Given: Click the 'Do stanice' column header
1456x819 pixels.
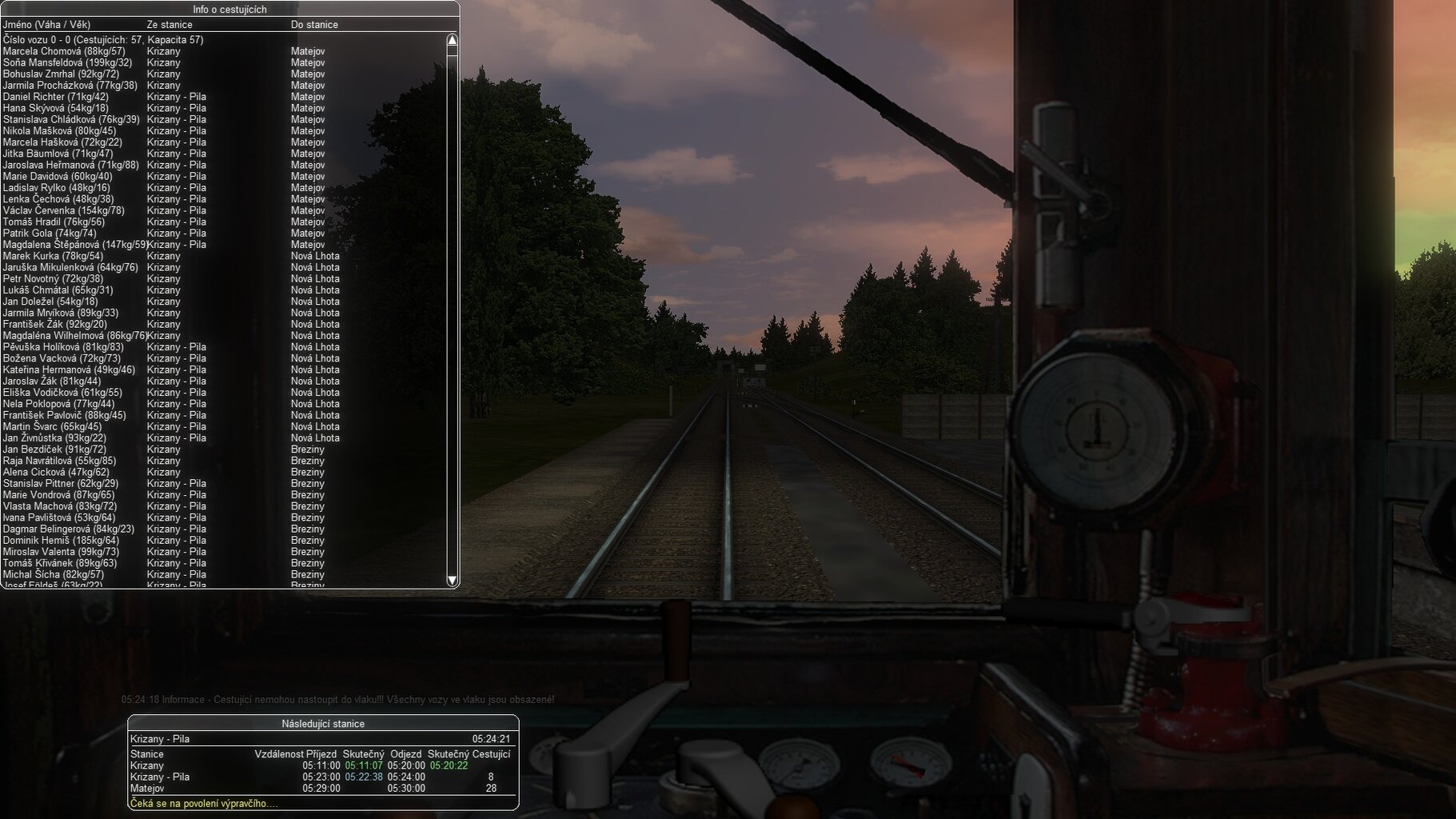Looking at the screenshot, I should pyautogui.click(x=314, y=25).
